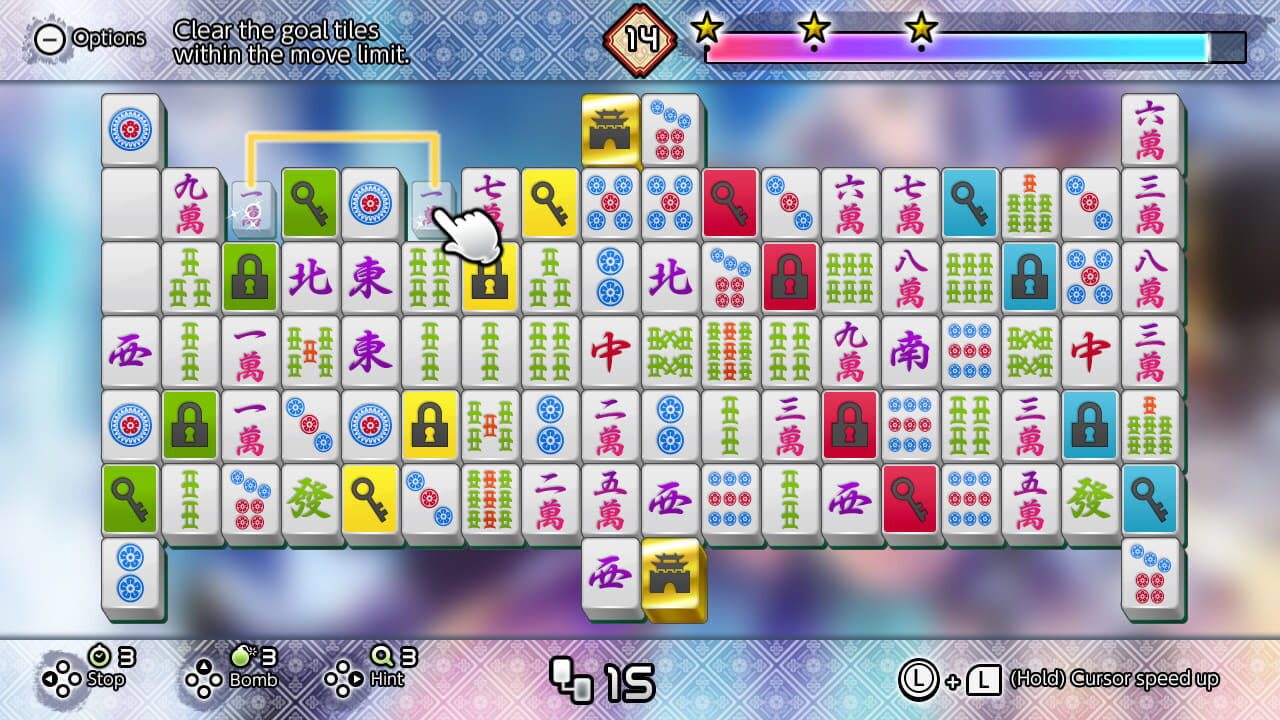Image resolution: width=1280 pixels, height=720 pixels.
Task: Click the blue padlock tile on the right edge
Action: tap(1089, 424)
